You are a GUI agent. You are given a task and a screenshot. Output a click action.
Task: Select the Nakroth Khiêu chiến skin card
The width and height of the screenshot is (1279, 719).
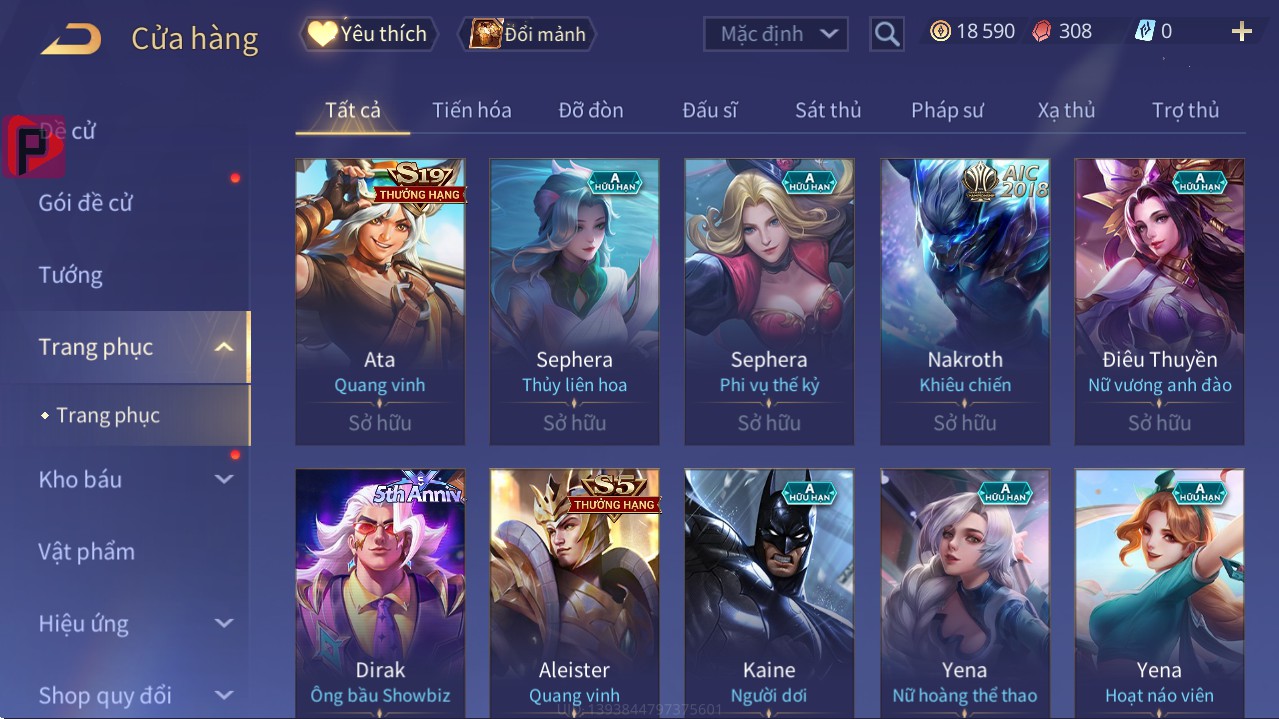965,300
